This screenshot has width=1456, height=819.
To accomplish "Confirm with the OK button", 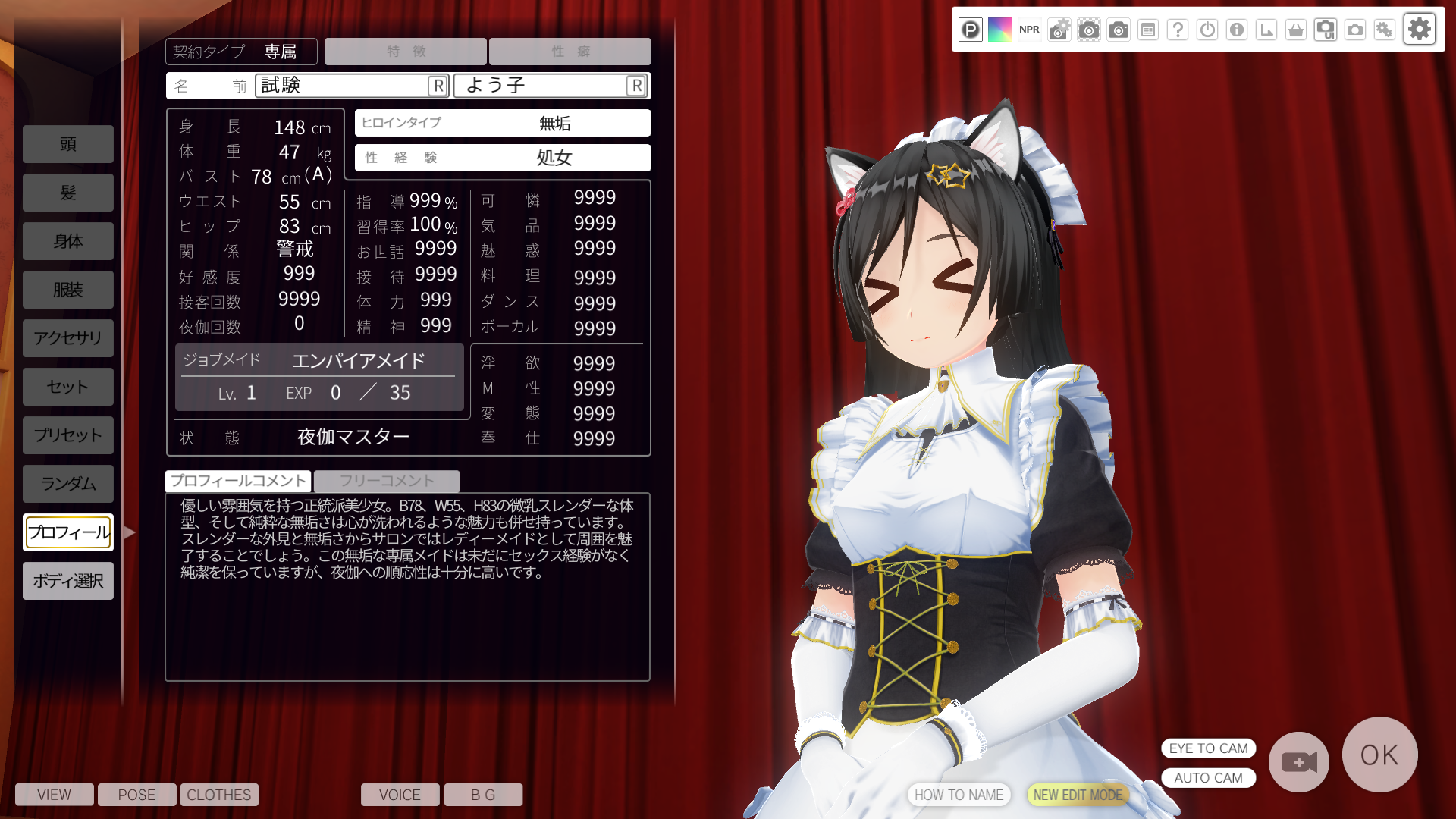I will point(1379,755).
